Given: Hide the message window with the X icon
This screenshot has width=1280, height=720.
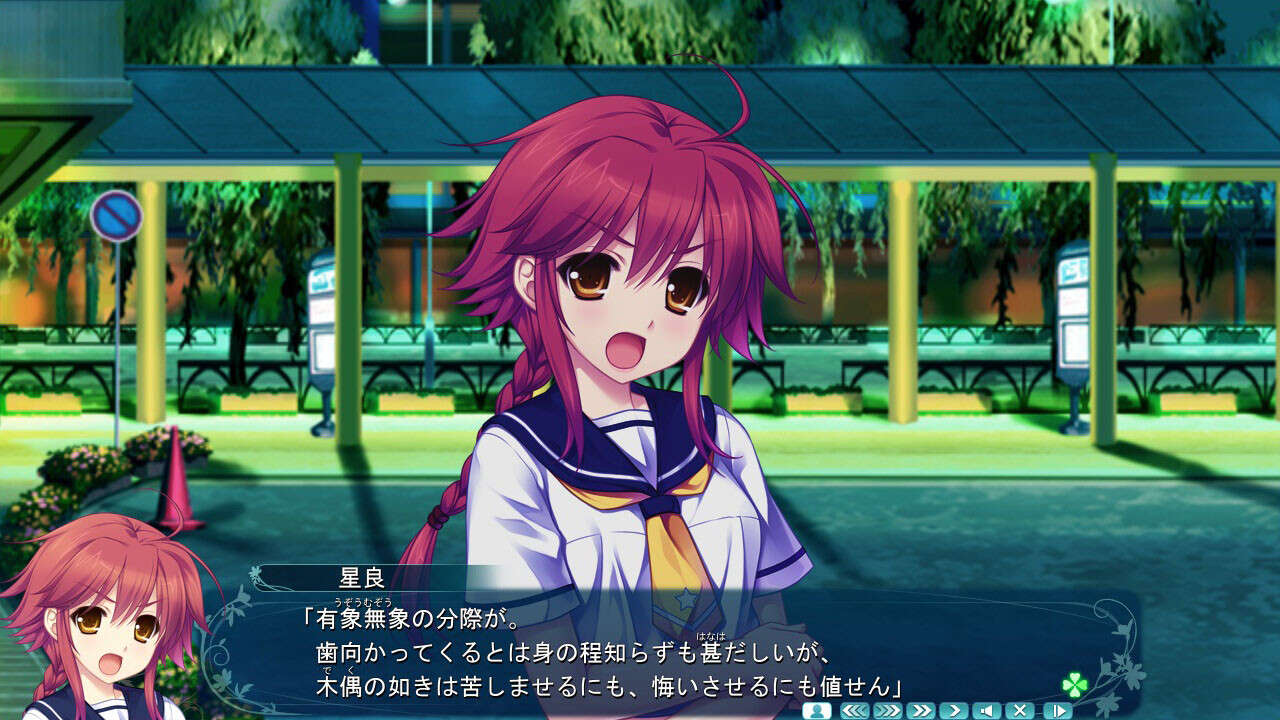Looking at the screenshot, I should pyautogui.click(x=1021, y=710).
